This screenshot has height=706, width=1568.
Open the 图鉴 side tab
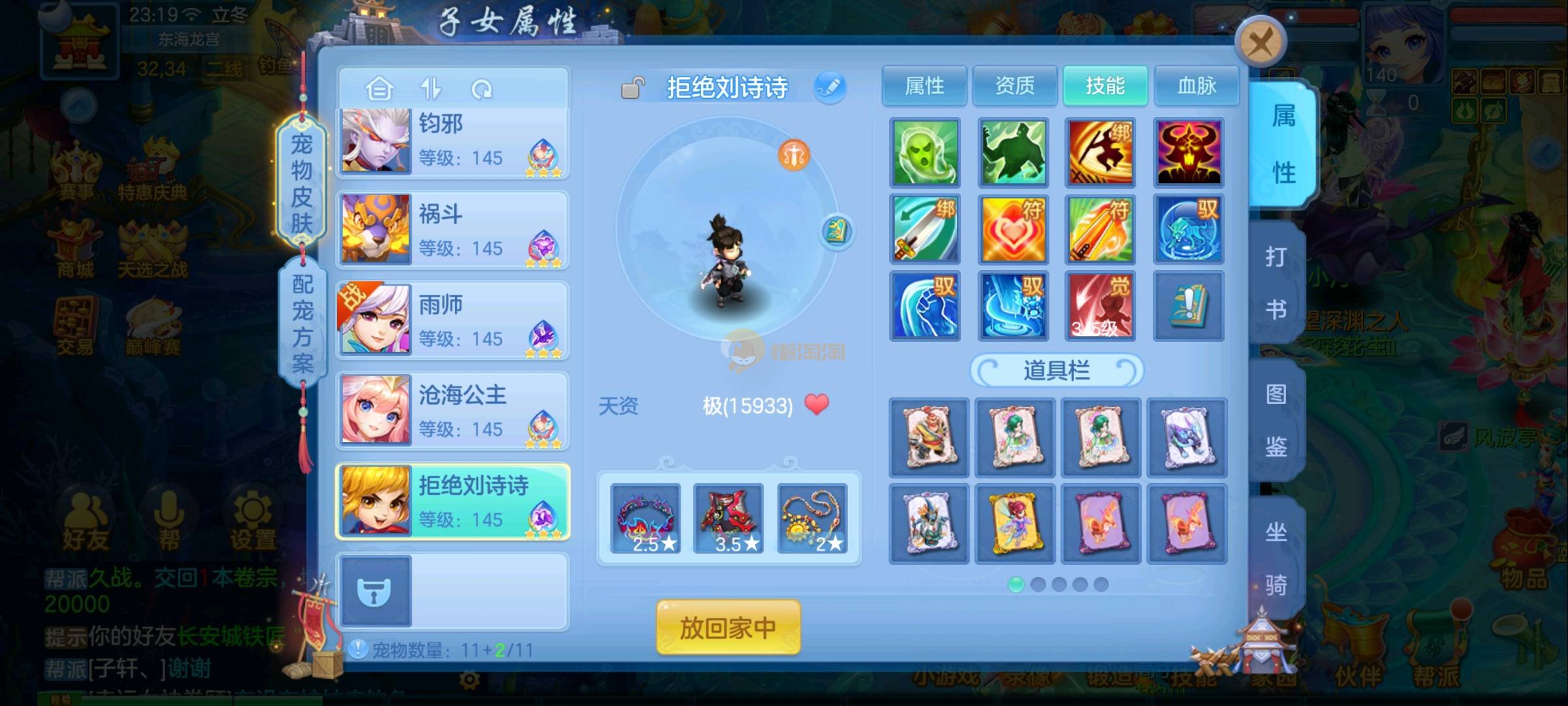pos(1276,420)
